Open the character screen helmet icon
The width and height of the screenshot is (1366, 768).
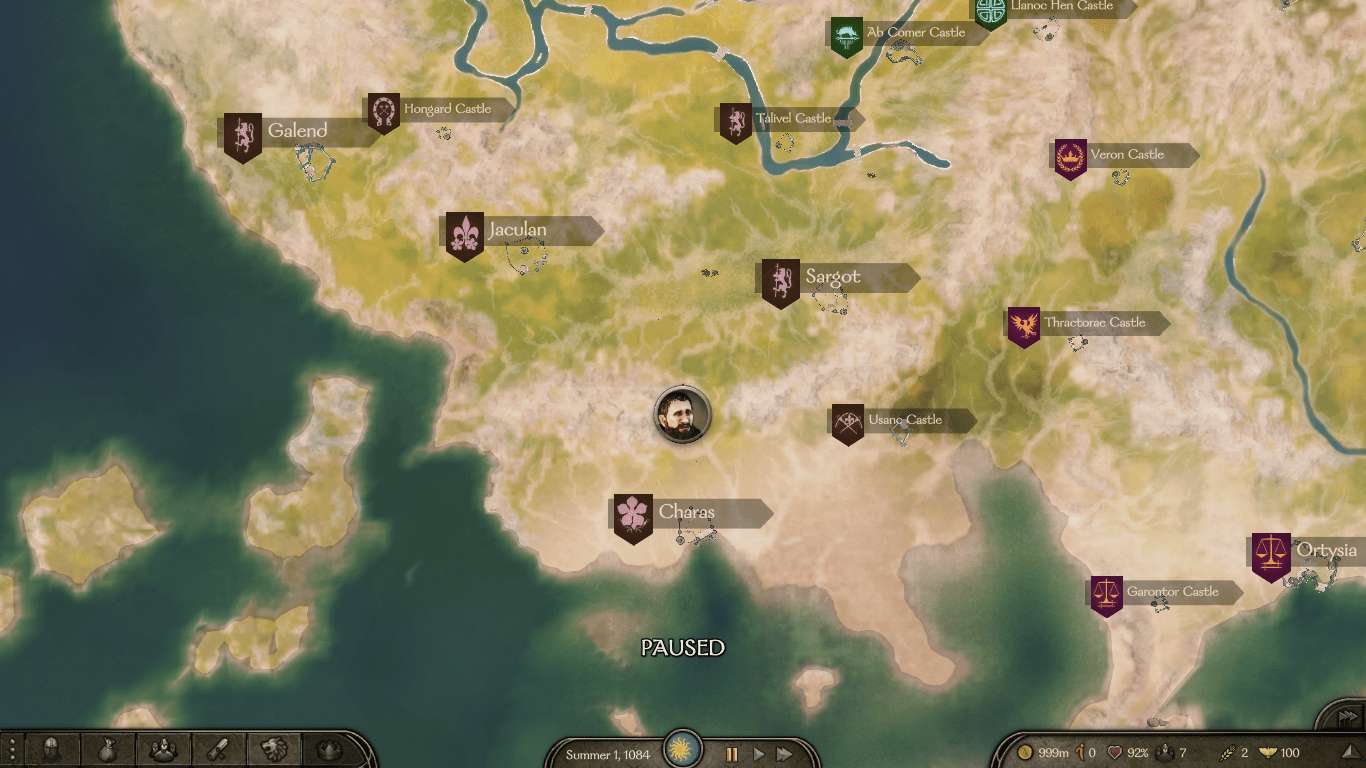click(x=52, y=750)
